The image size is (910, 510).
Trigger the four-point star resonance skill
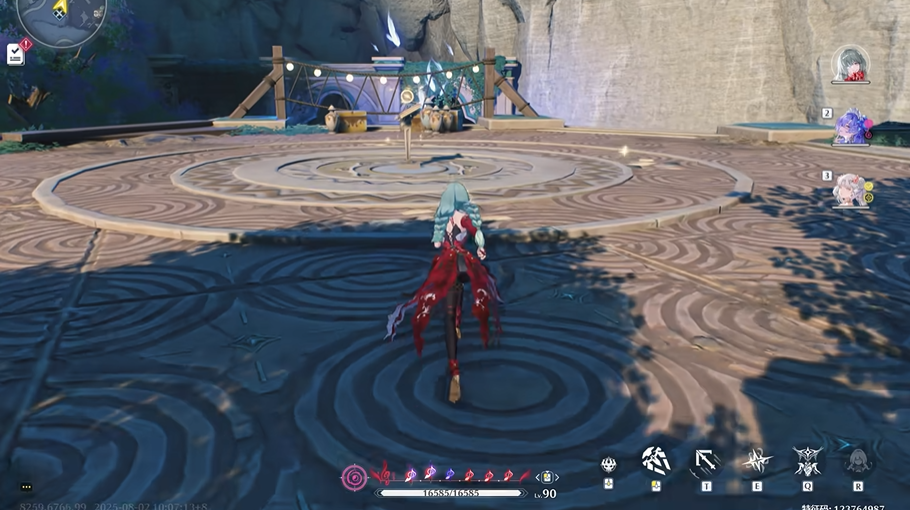756,461
